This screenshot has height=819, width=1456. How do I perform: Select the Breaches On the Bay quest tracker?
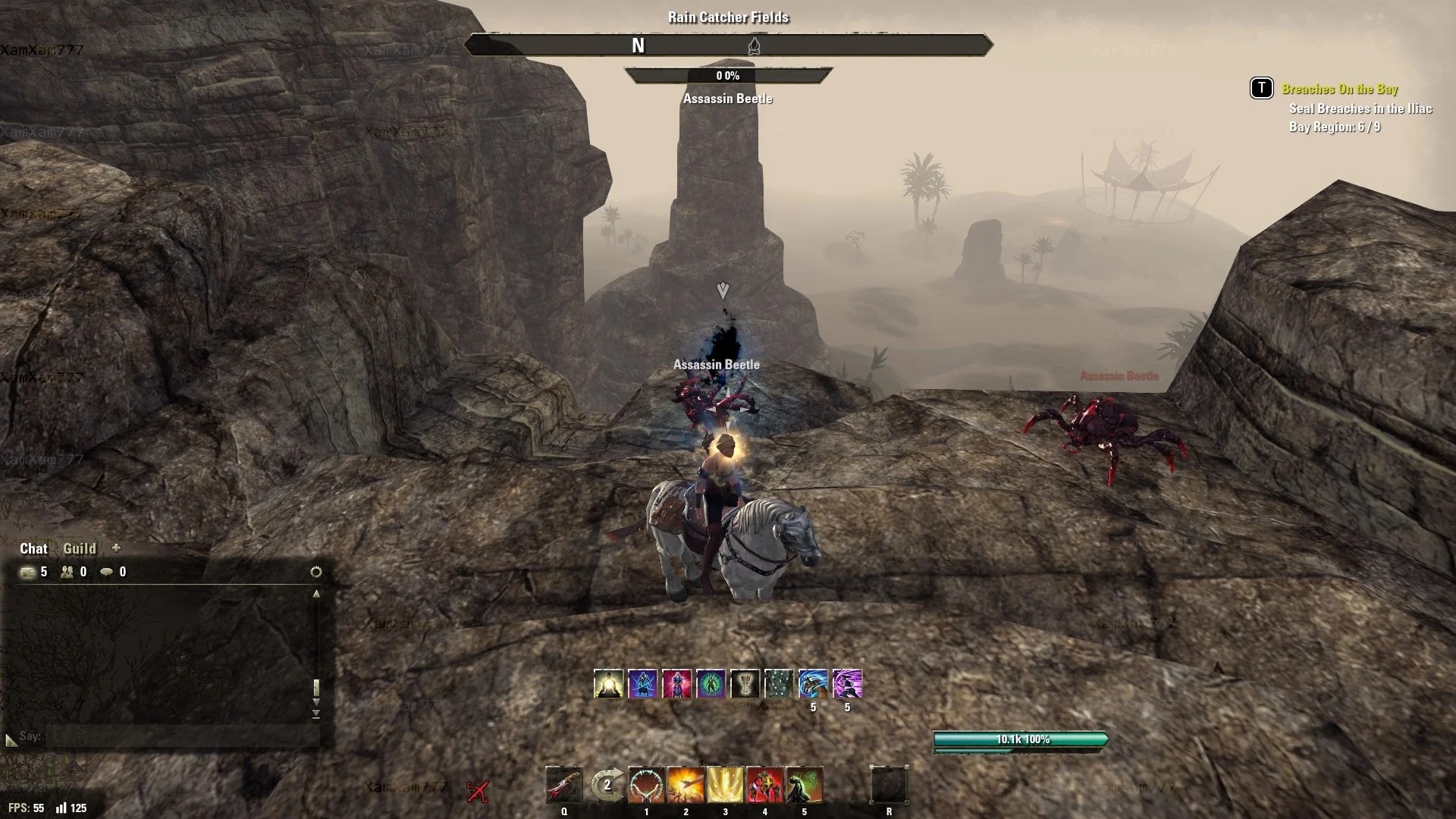tap(1339, 89)
